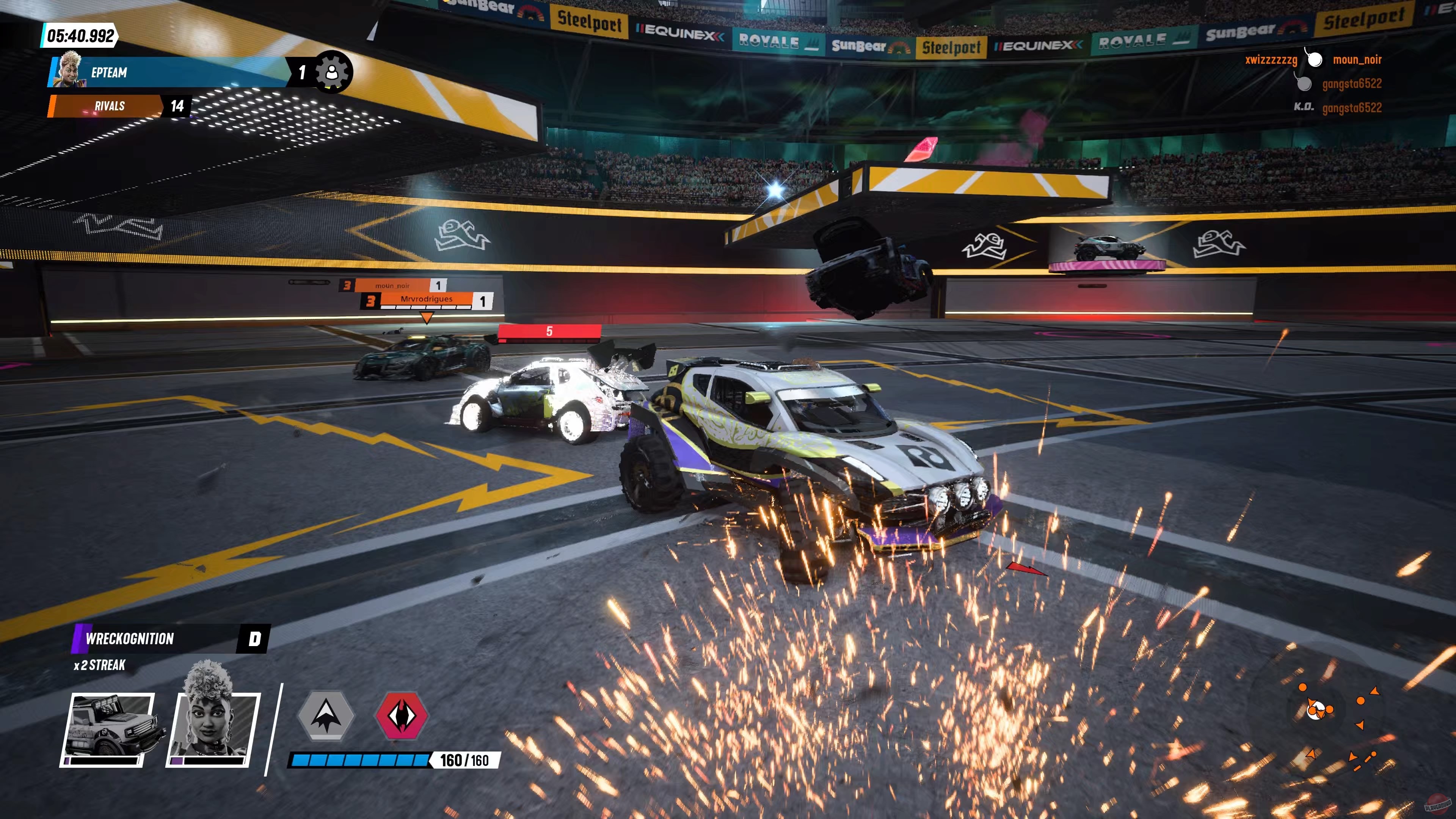Image resolution: width=1456 pixels, height=819 pixels.
Task: Select the Mrvrodrigues player nameplate
Action: point(426,300)
